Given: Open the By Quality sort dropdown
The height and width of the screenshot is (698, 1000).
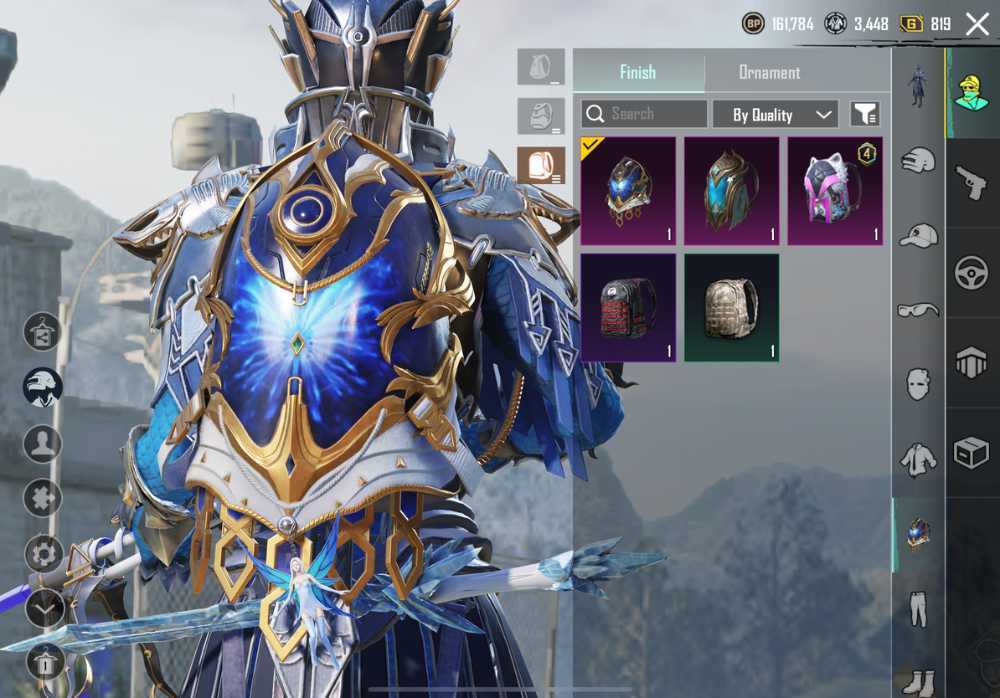Looking at the screenshot, I should click(x=775, y=114).
